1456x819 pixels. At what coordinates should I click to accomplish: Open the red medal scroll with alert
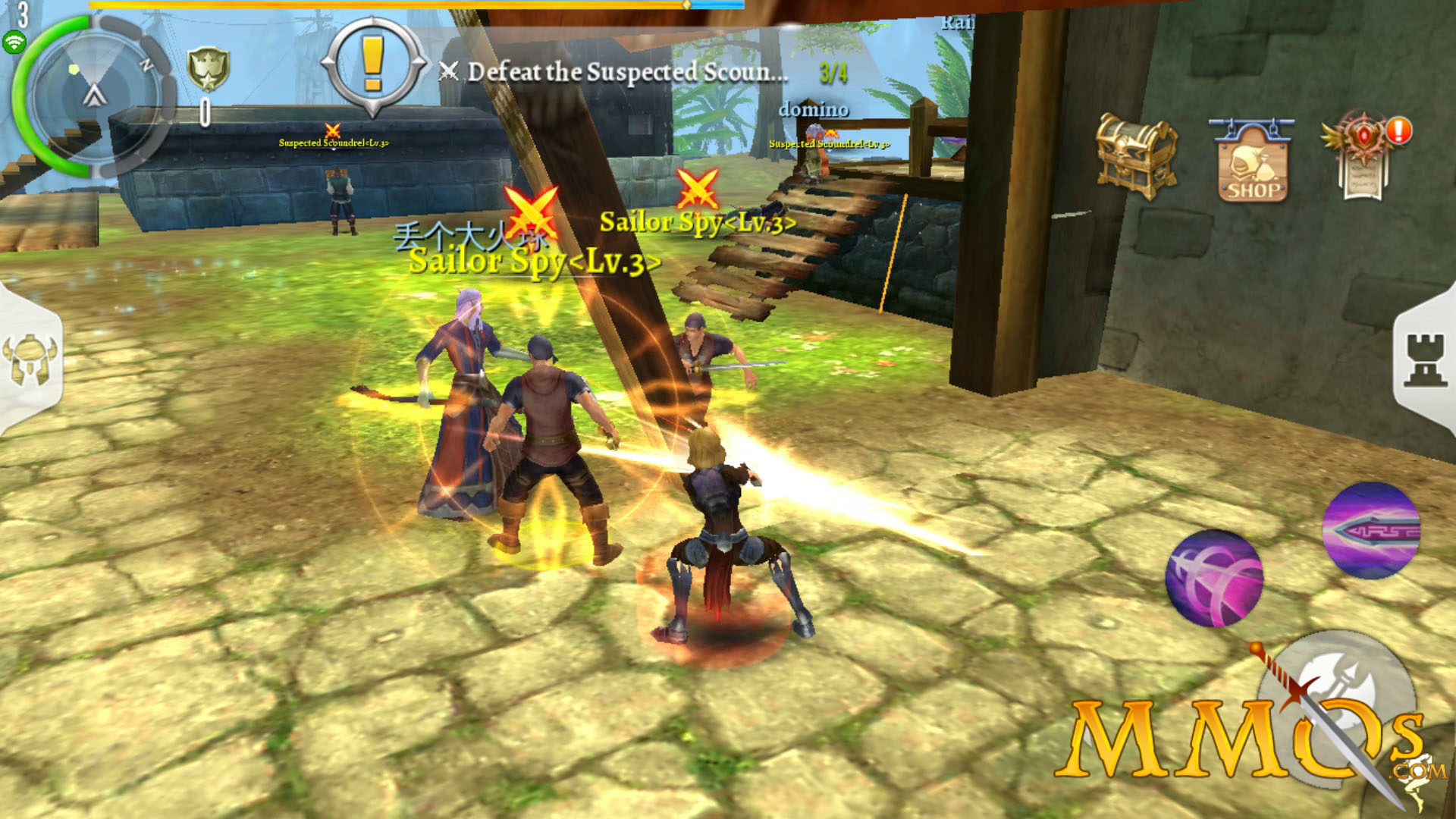tap(1363, 157)
